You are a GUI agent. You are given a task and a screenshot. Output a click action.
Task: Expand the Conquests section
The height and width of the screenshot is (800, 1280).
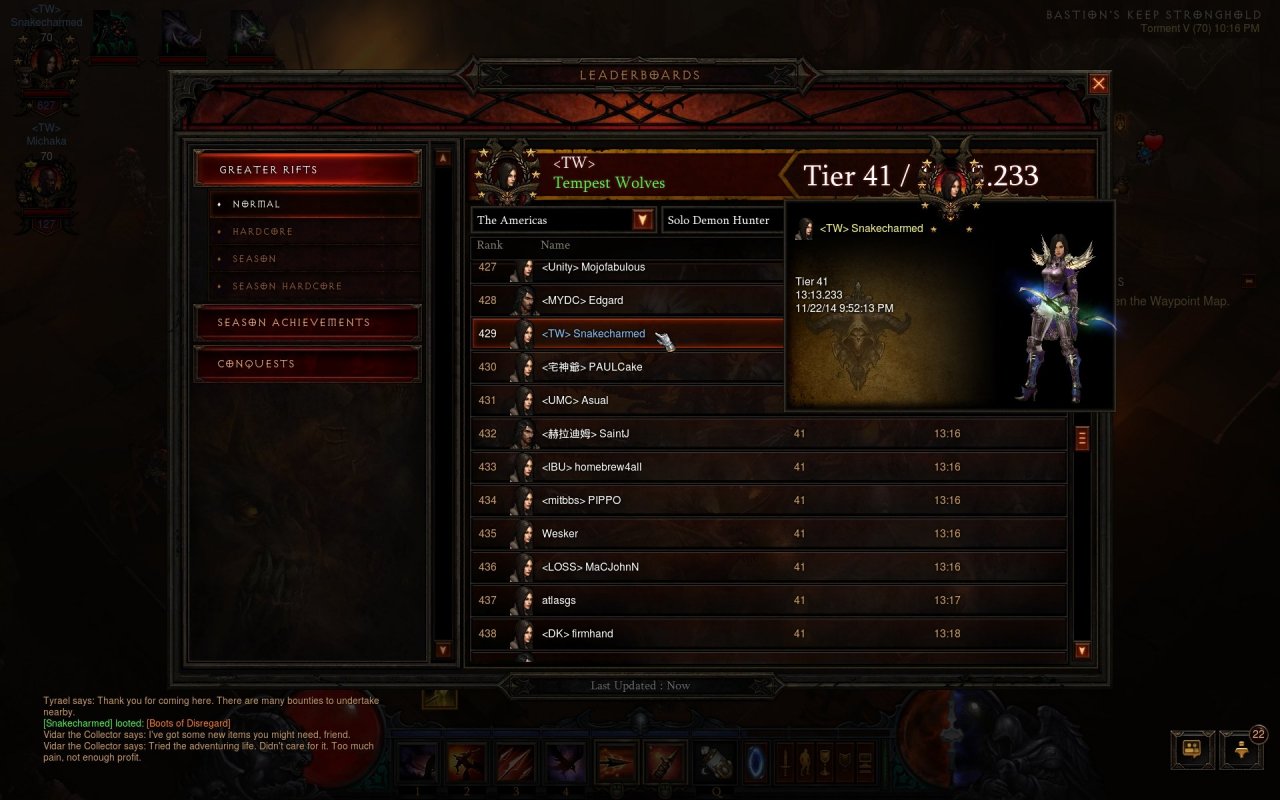point(305,363)
